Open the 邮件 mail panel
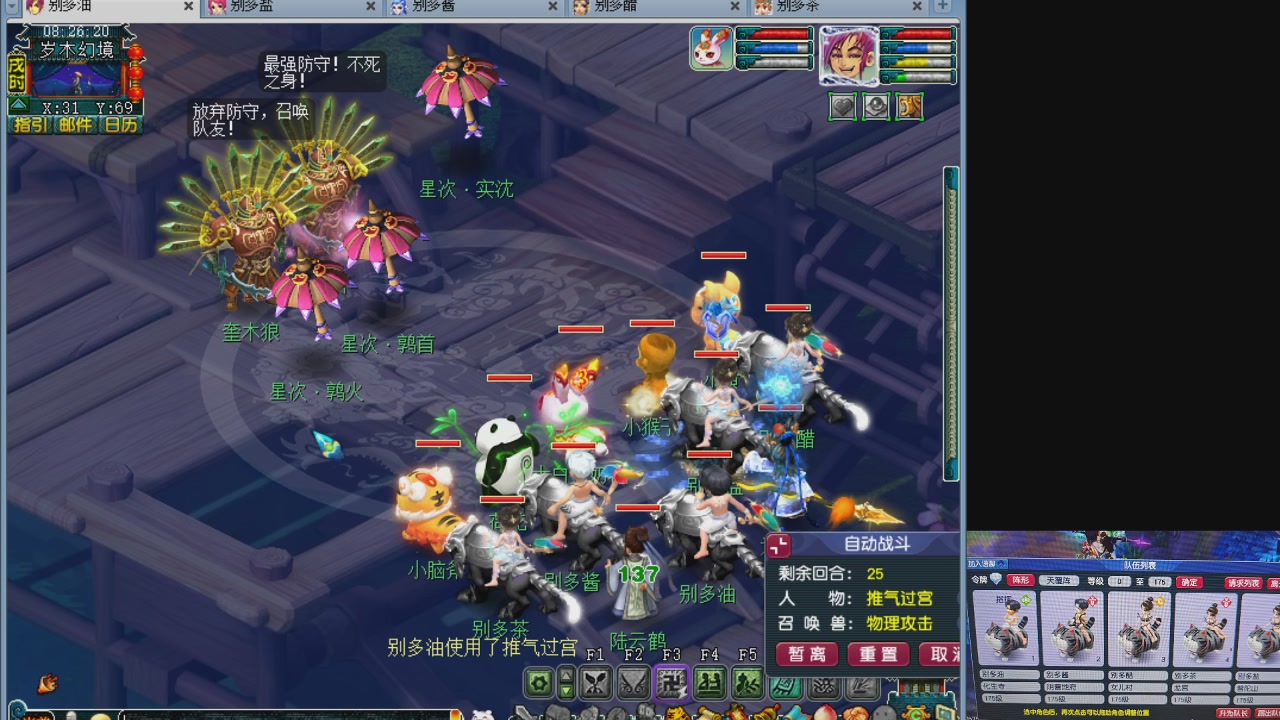Image resolution: width=1280 pixels, height=720 pixels. coord(74,126)
